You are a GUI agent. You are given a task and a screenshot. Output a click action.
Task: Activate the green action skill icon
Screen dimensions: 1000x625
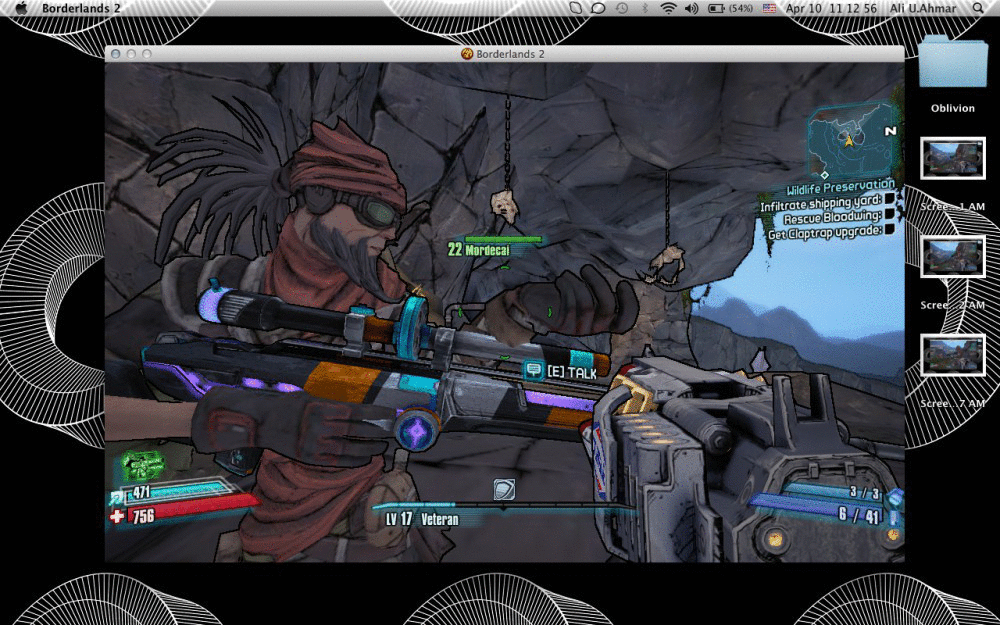point(142,466)
